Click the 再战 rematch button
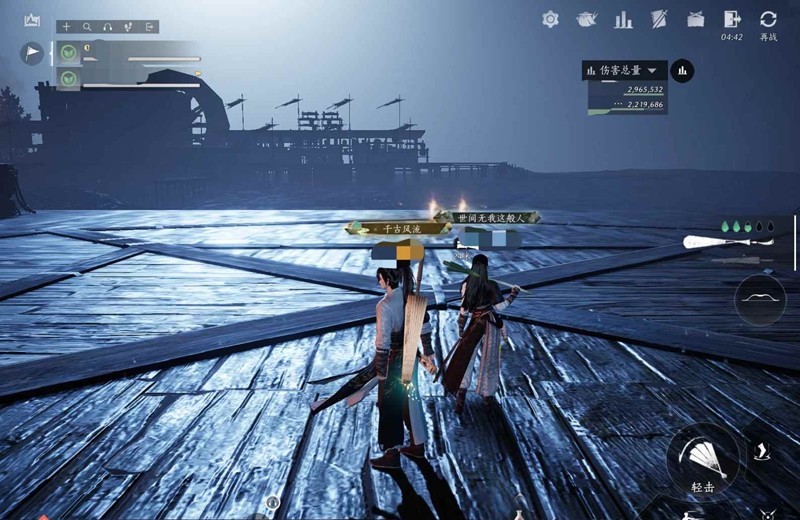Image resolution: width=800 pixels, height=520 pixels. tap(768, 20)
